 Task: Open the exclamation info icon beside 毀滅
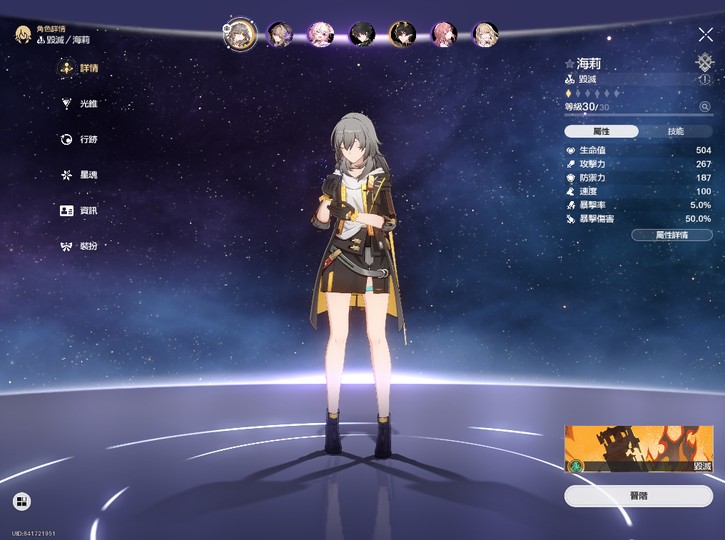704,78
